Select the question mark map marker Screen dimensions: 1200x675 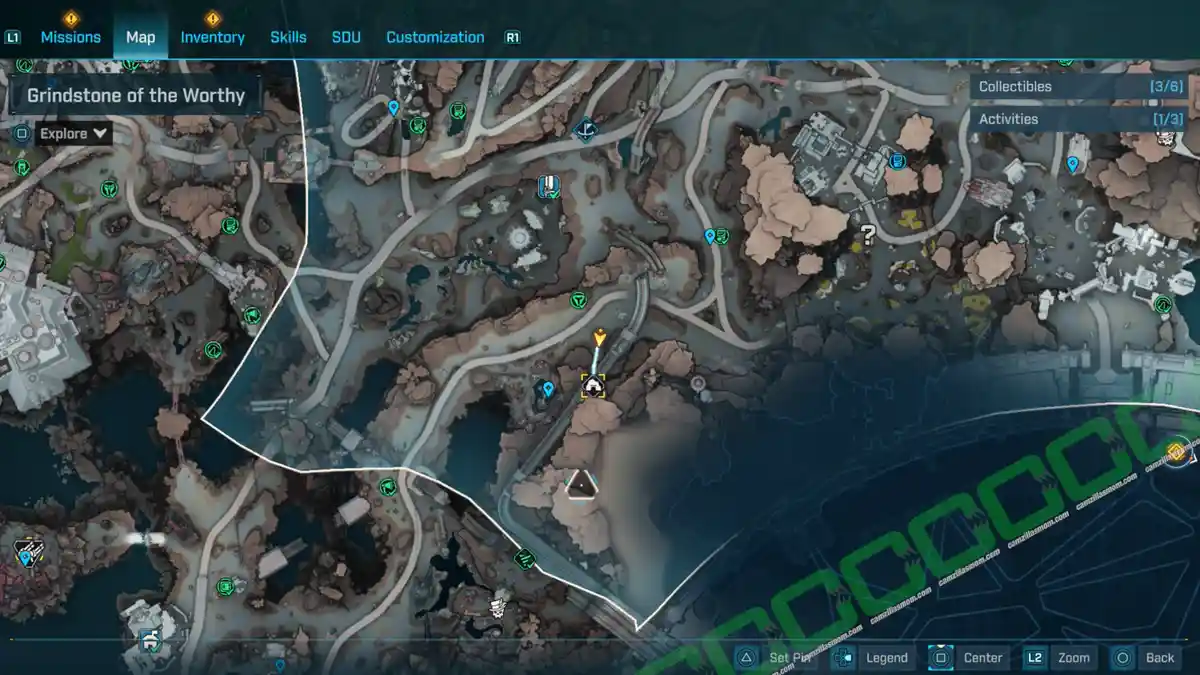(868, 236)
